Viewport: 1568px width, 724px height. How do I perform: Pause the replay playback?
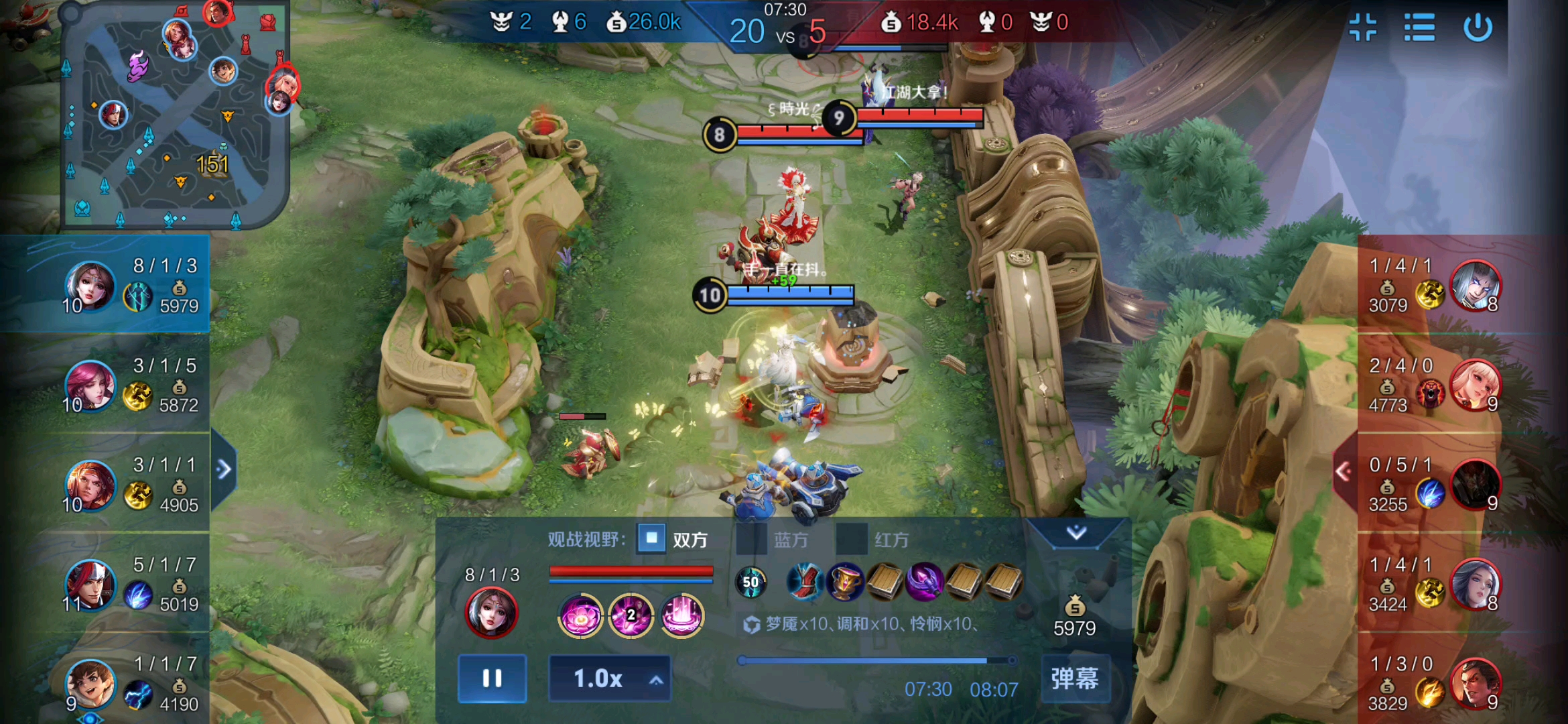tap(492, 678)
